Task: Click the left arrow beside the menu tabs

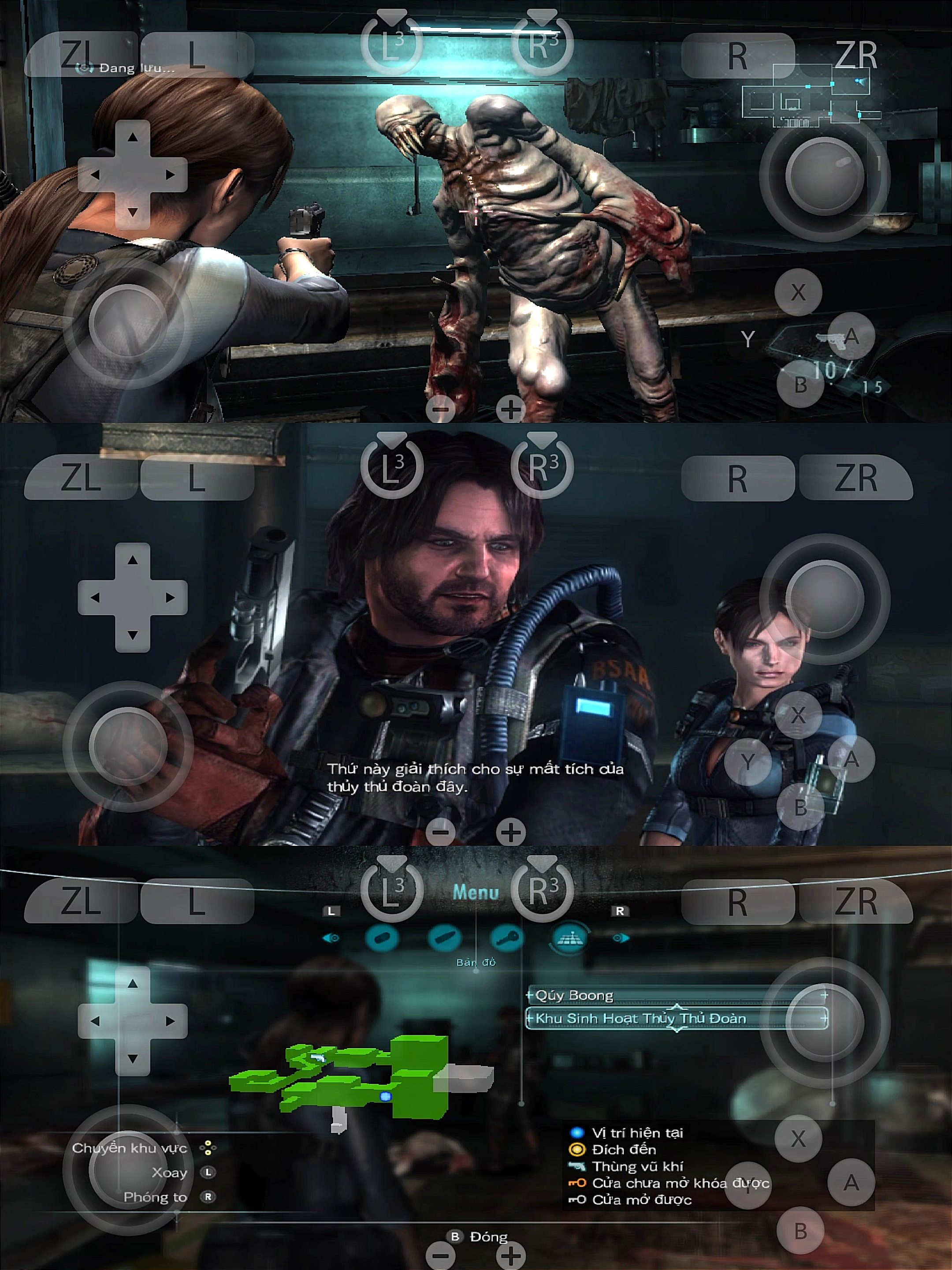Action: [x=331, y=938]
